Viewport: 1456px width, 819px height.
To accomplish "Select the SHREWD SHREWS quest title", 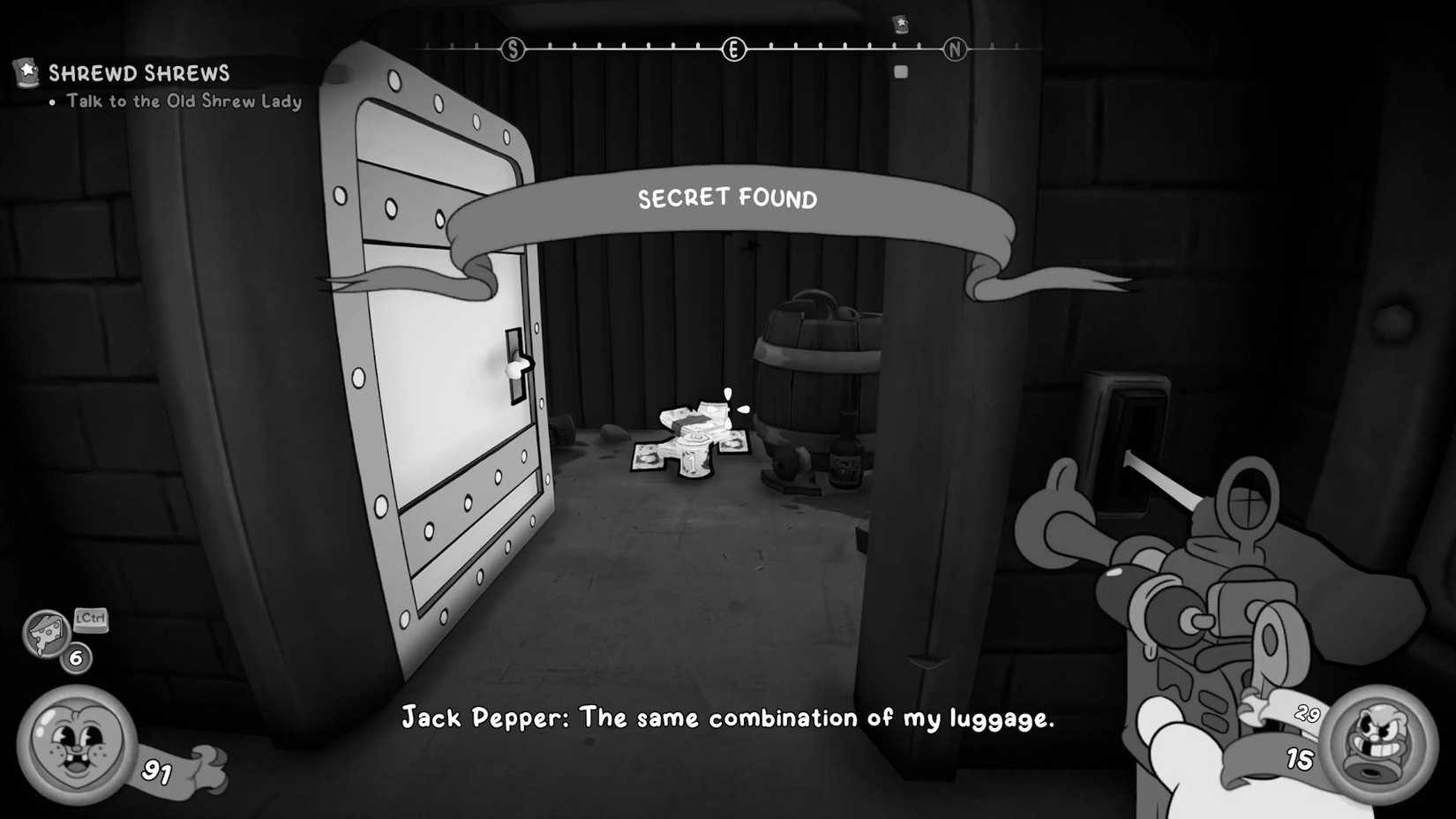I will click(139, 73).
